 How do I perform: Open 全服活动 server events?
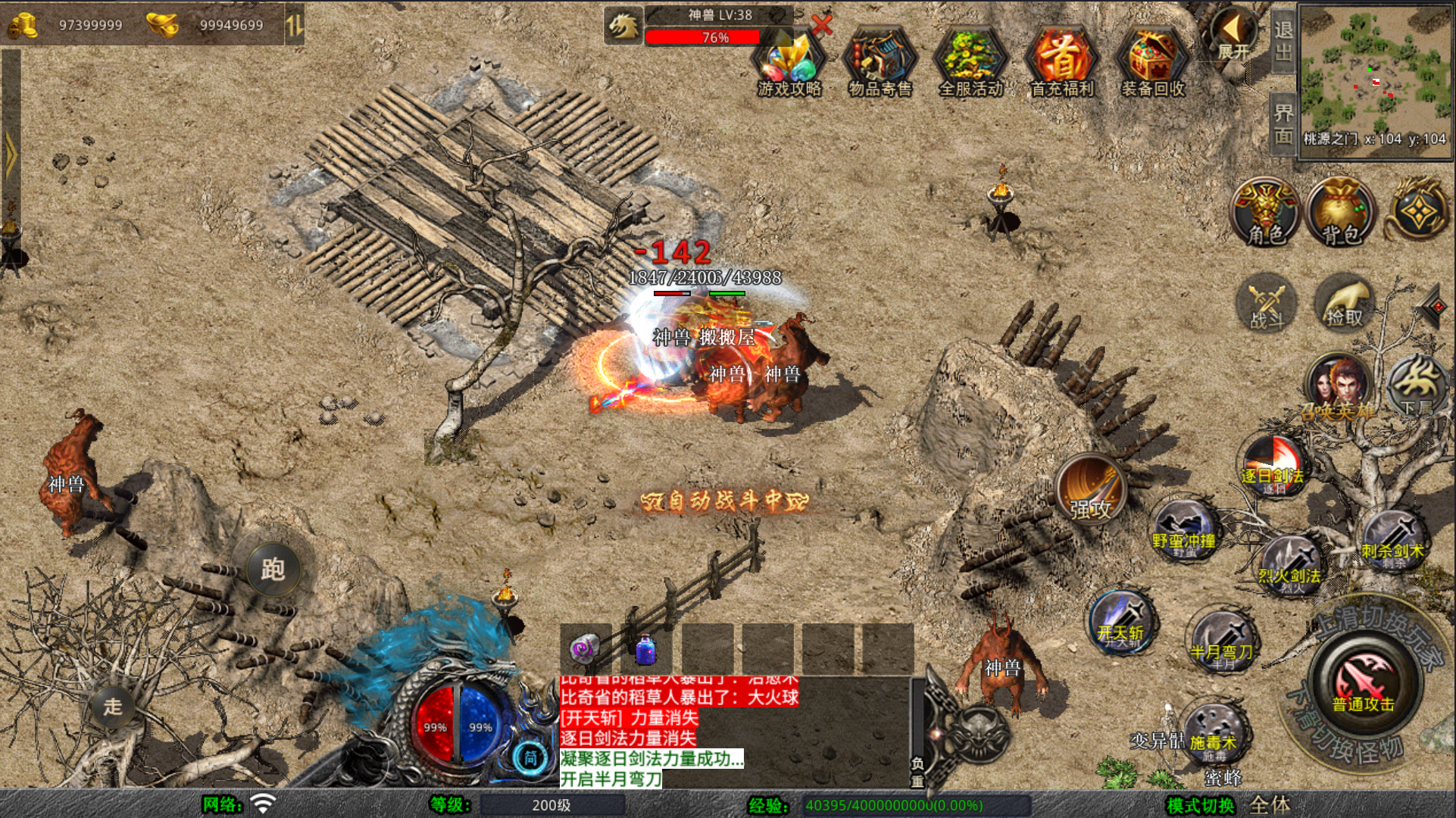click(x=970, y=64)
